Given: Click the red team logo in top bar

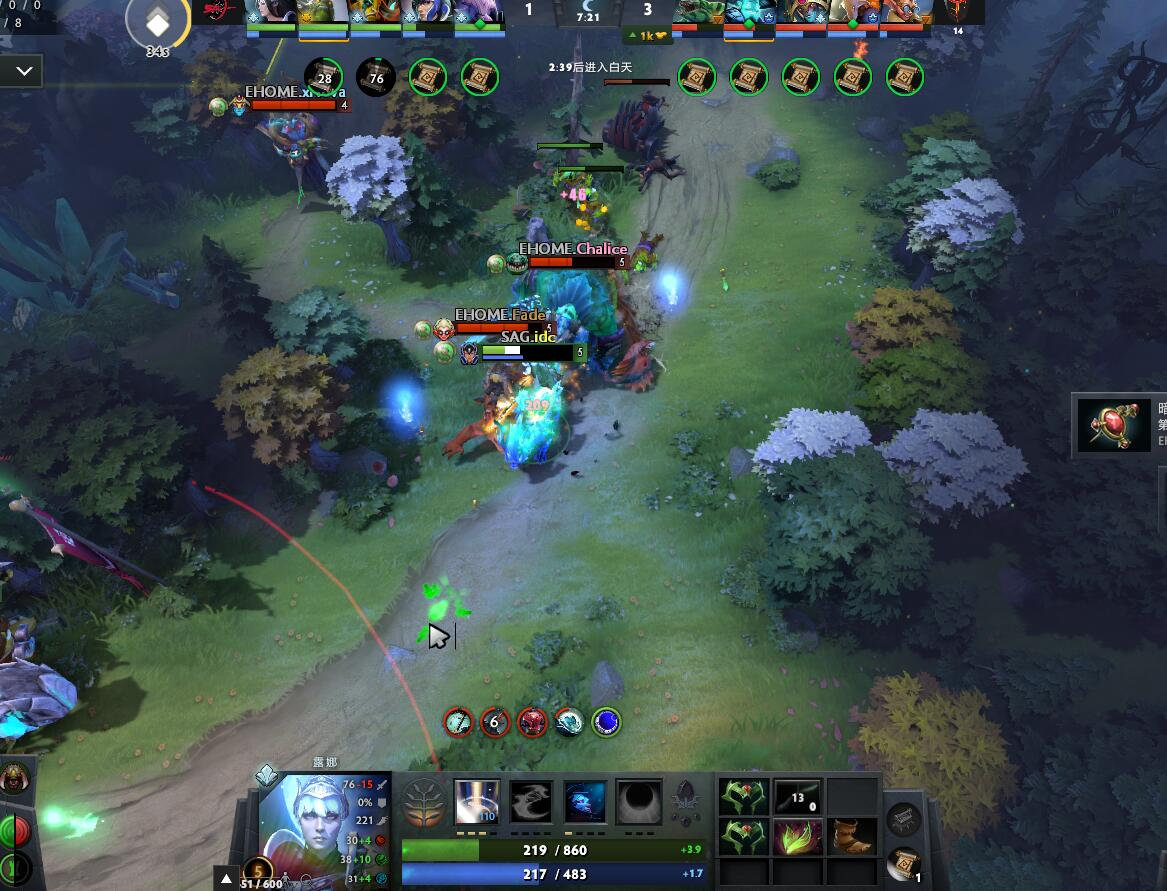Looking at the screenshot, I should click(222, 12).
